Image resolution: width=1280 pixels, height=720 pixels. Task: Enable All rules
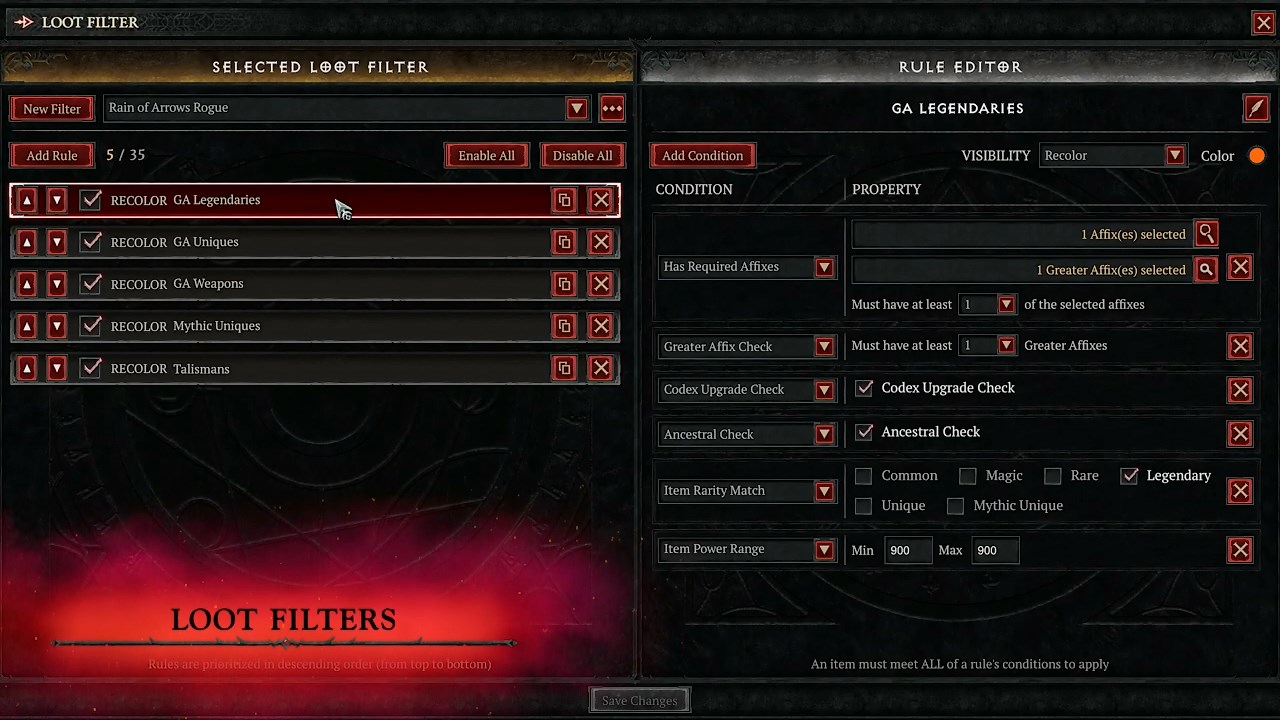[486, 156]
